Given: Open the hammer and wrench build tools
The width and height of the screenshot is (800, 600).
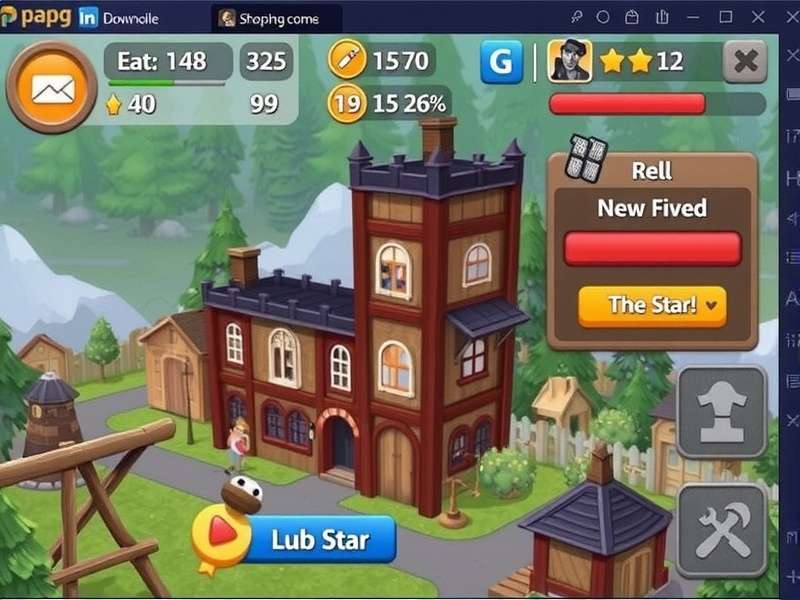Looking at the screenshot, I should [722, 530].
